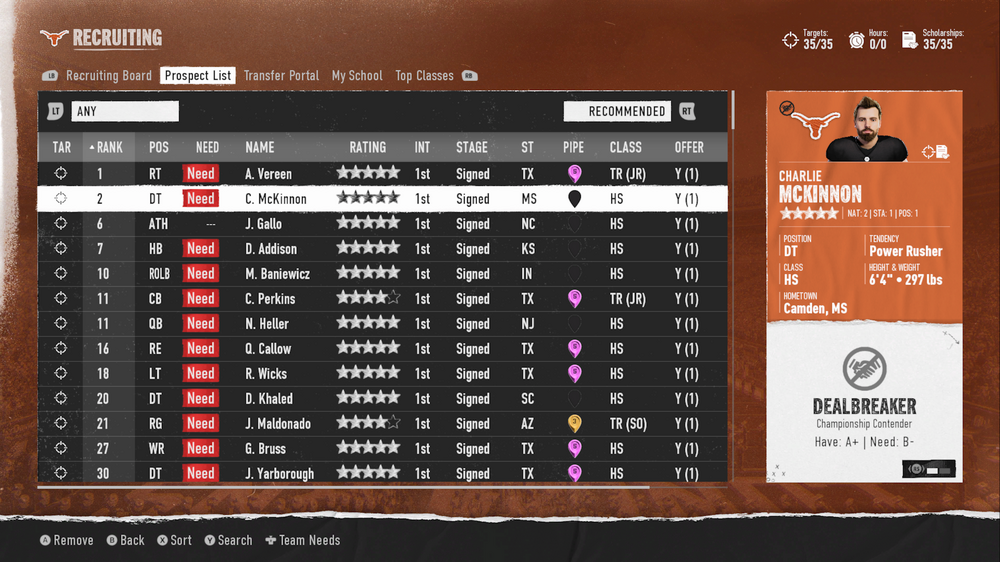This screenshot has width=1000, height=562.
Task: Click the NAME column header
Action: 260,147
